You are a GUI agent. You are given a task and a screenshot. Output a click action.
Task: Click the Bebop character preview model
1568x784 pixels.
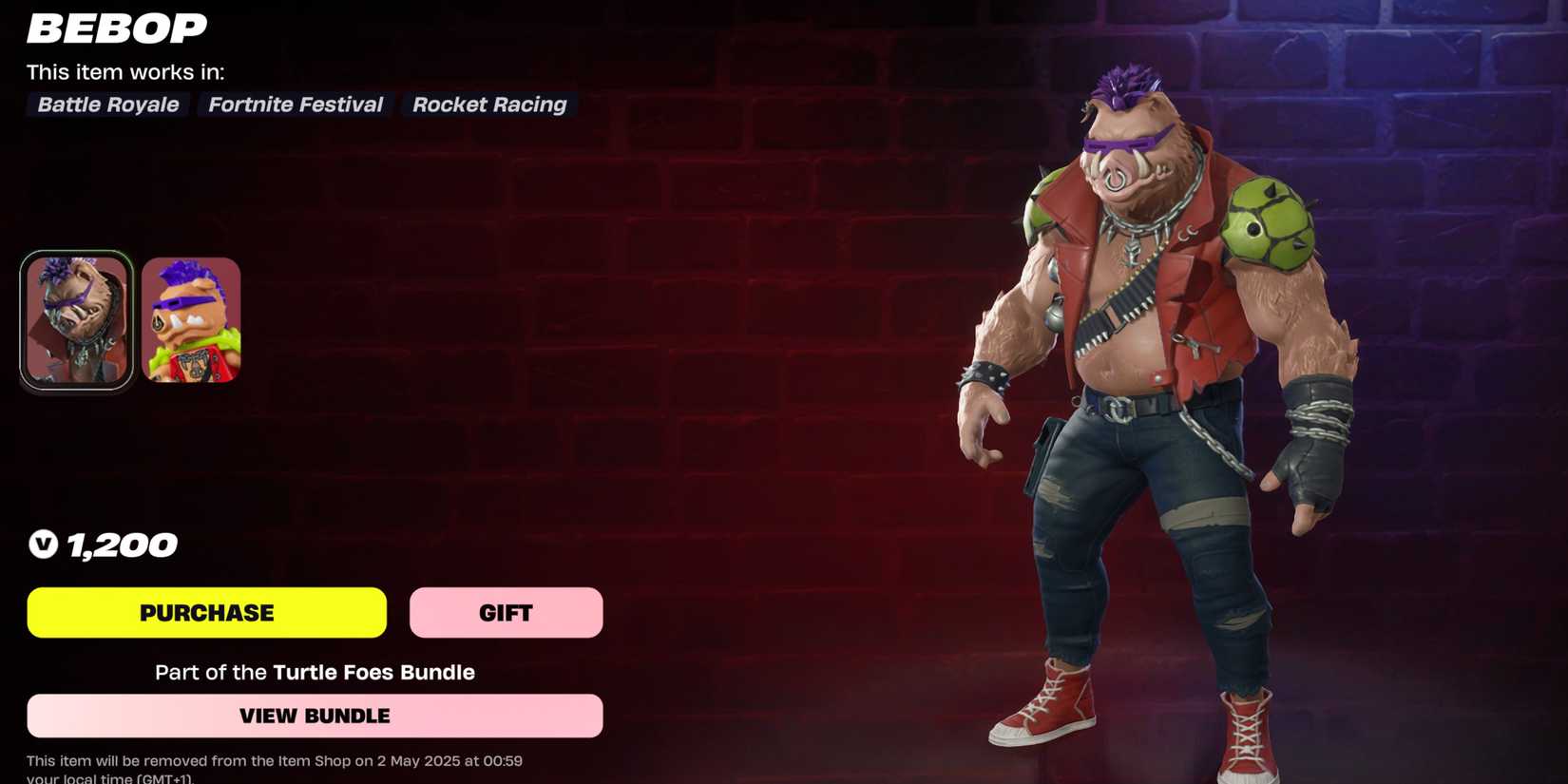pyautogui.click(x=1140, y=380)
